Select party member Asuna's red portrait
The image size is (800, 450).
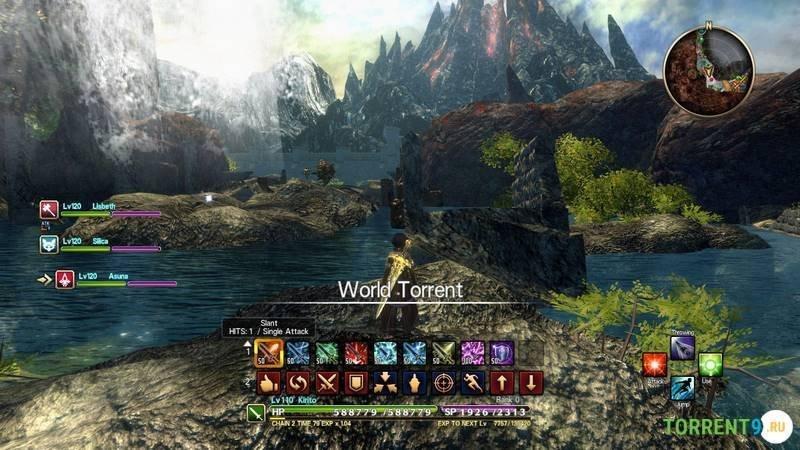[x=64, y=280]
